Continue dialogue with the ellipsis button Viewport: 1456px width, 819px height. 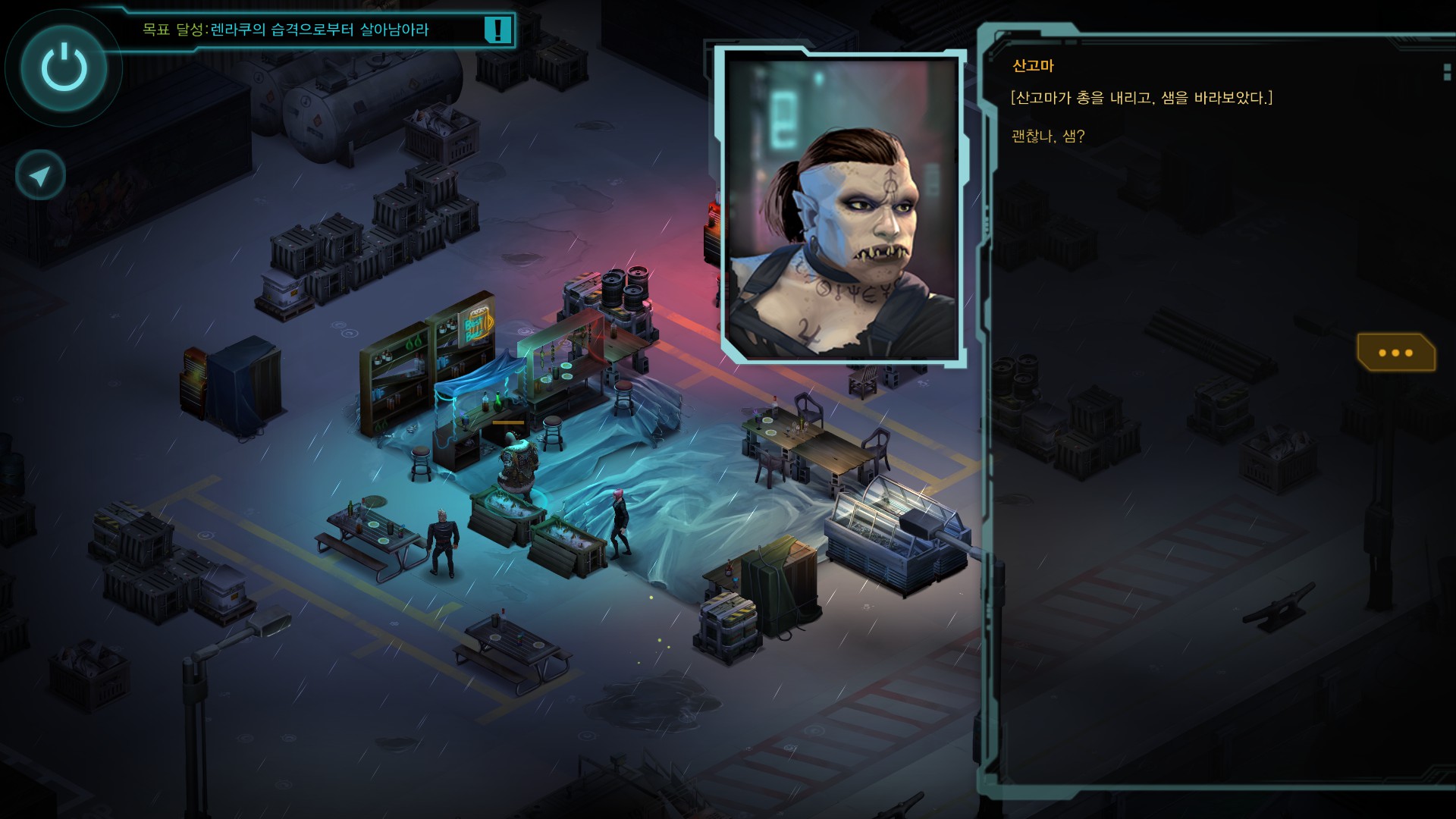pos(1395,353)
